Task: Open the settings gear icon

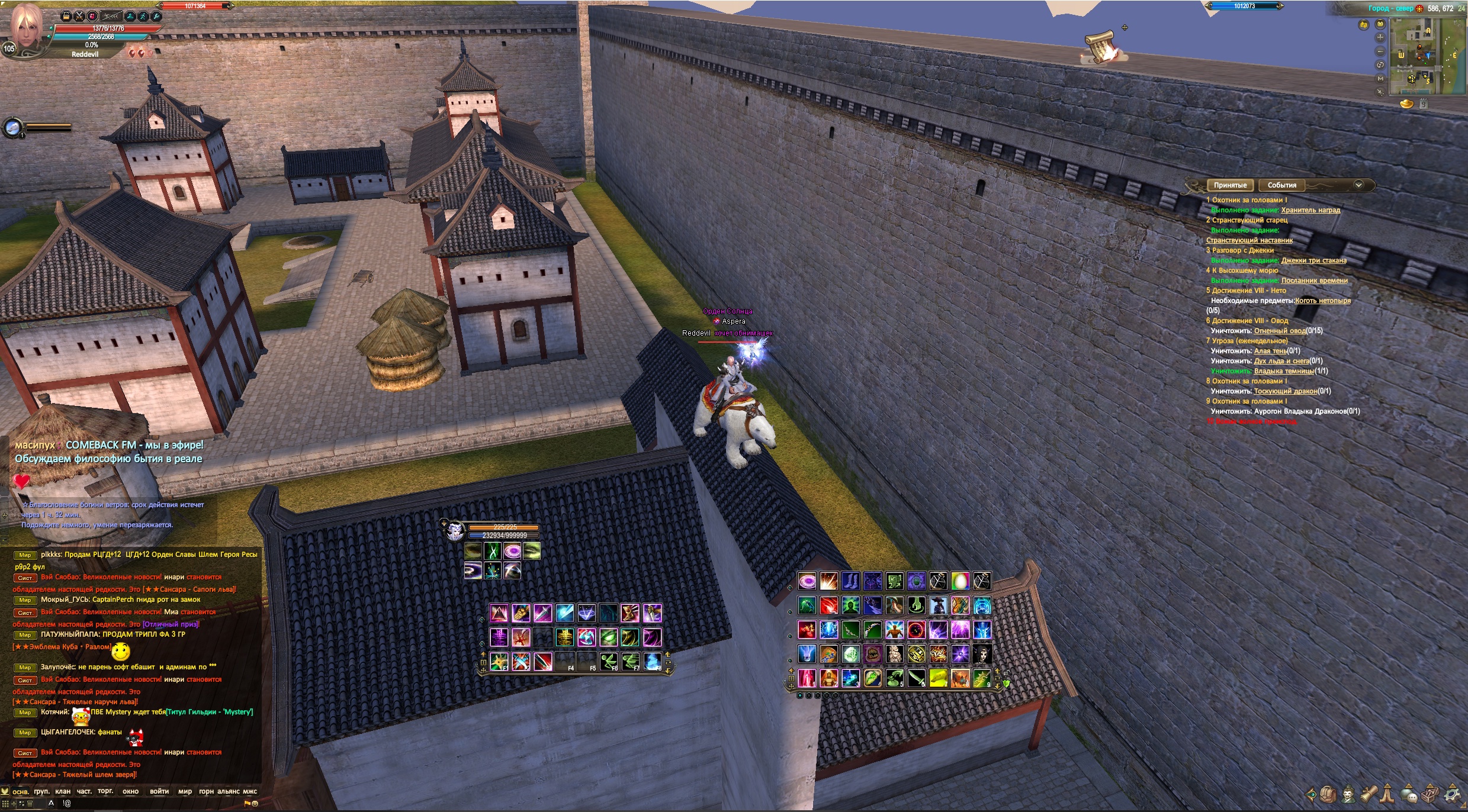Action: point(1453,794)
